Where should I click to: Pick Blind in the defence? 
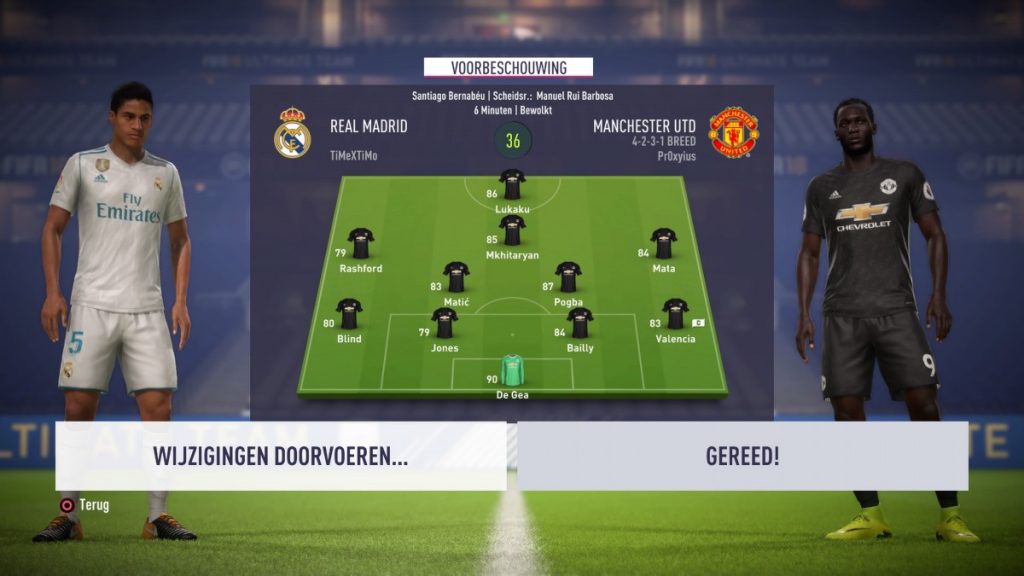349,314
